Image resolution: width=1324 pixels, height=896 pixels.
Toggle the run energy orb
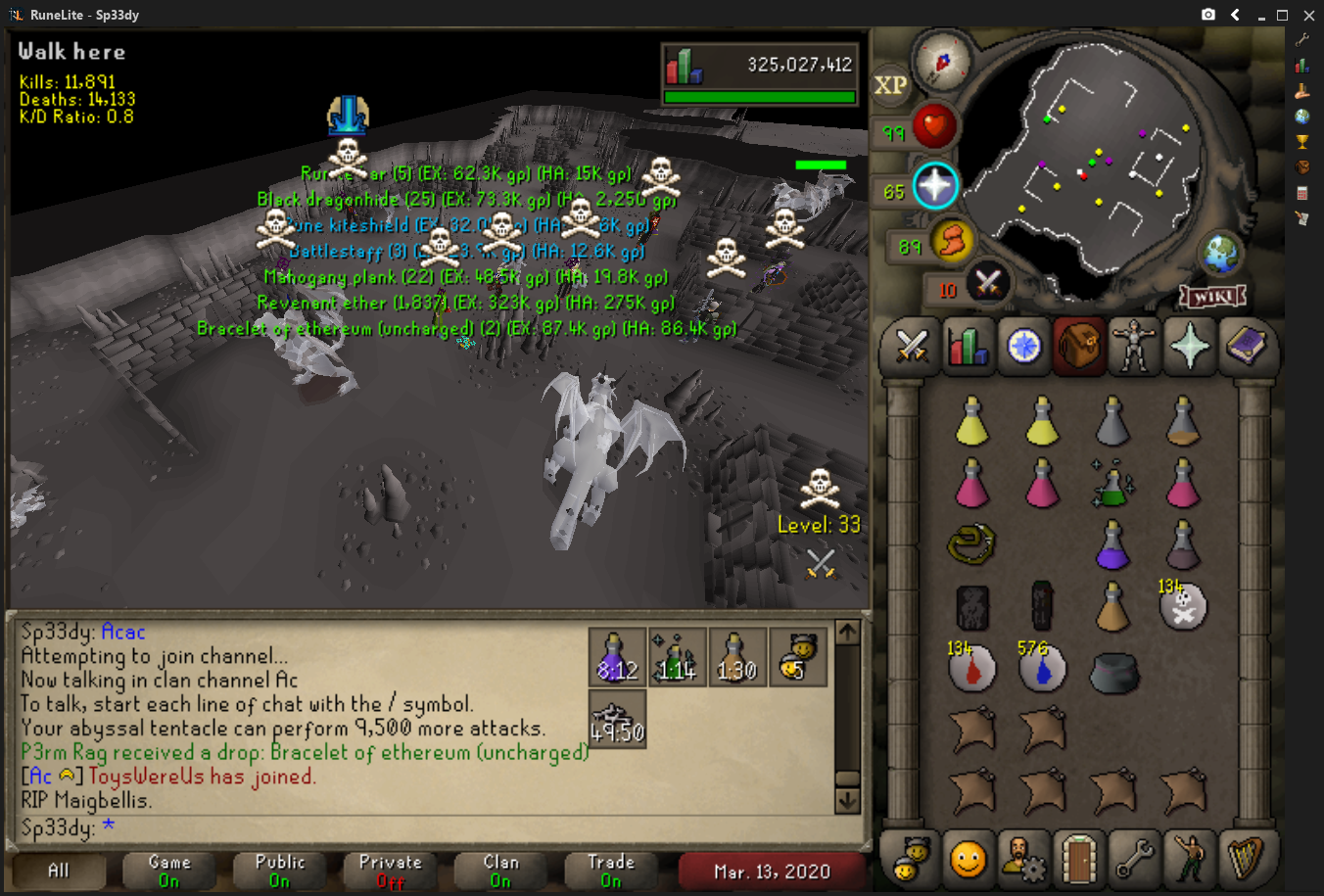(952, 241)
